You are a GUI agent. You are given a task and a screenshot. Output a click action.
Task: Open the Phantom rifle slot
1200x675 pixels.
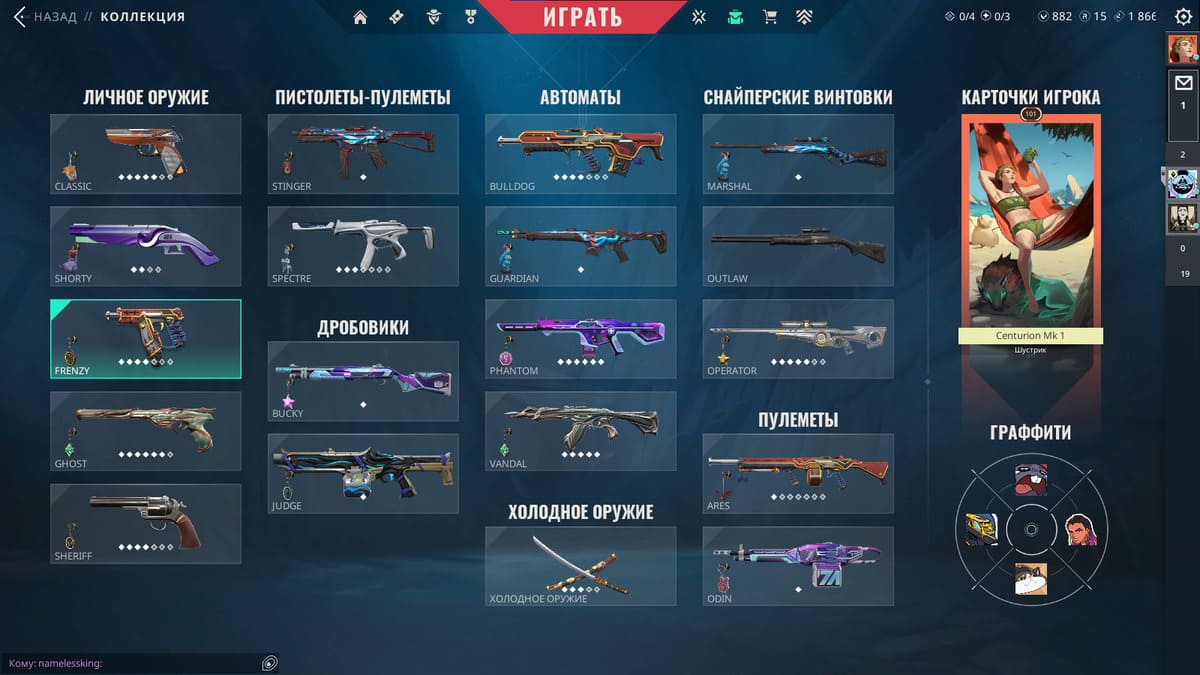tap(580, 339)
